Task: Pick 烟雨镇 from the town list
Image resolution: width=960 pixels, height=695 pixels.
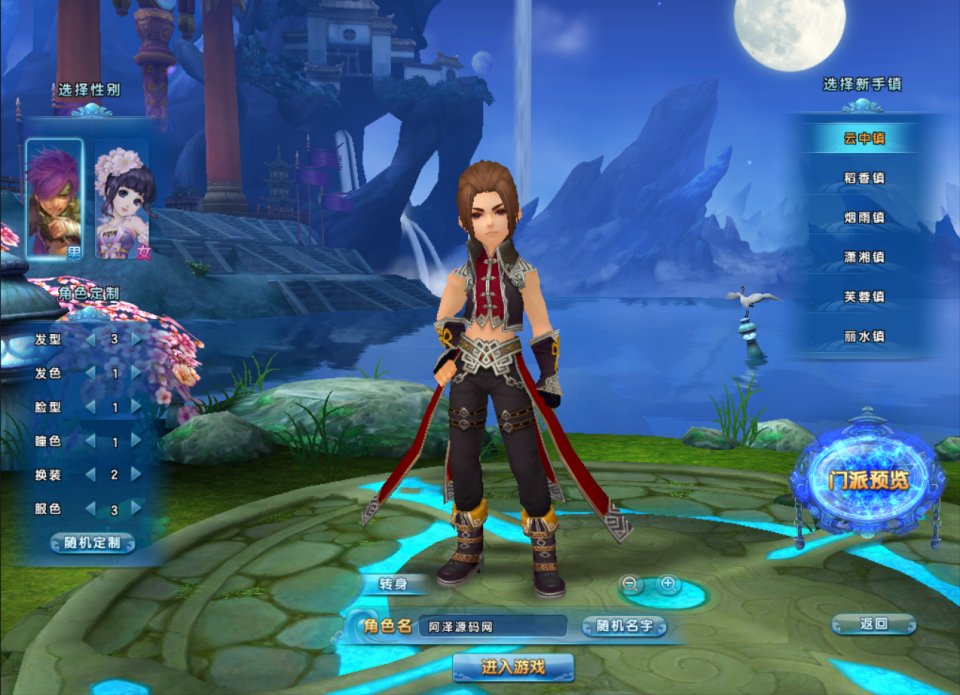Action: (864, 217)
